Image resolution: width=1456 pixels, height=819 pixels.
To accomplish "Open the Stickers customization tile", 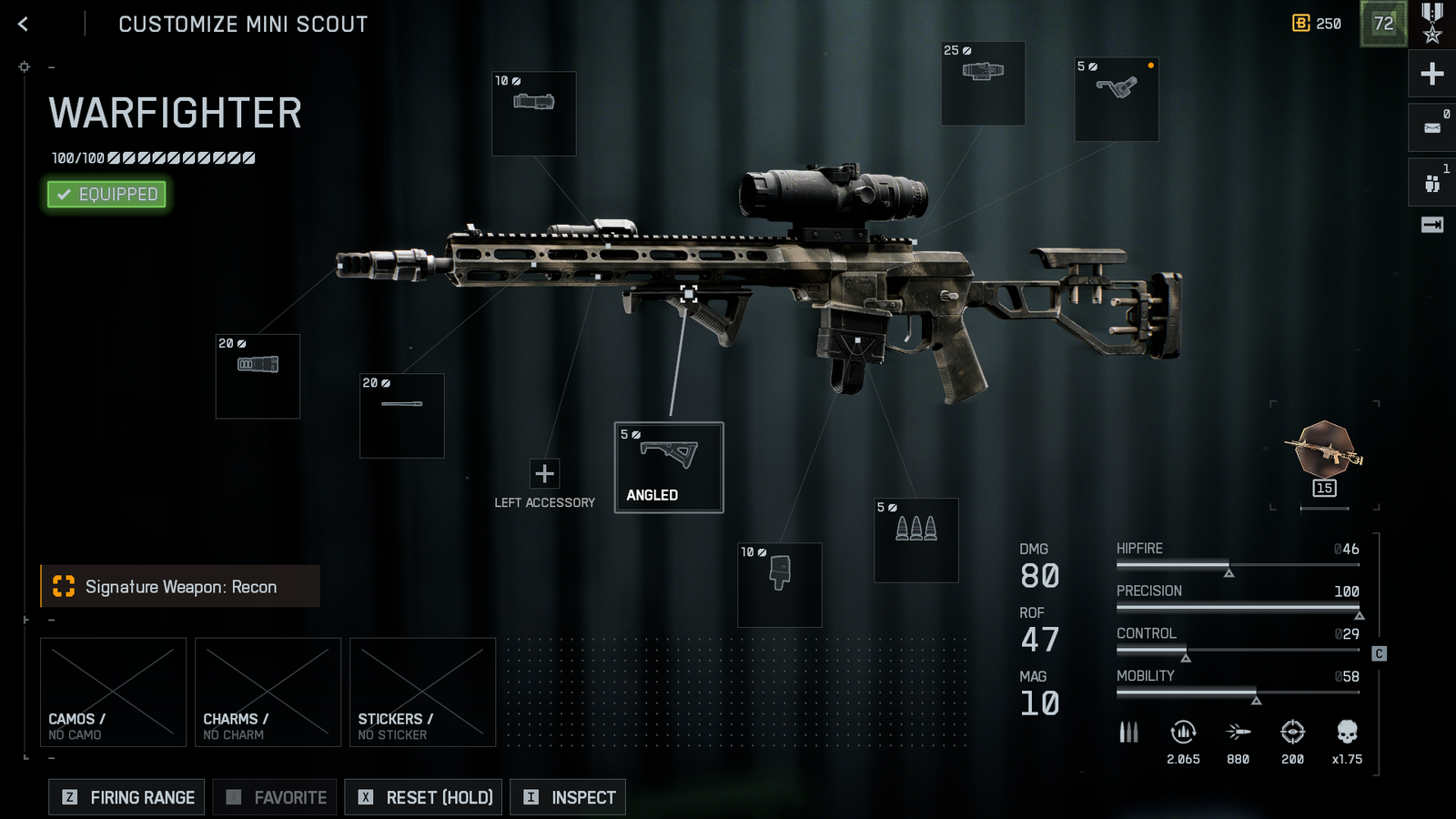I will pos(423,692).
